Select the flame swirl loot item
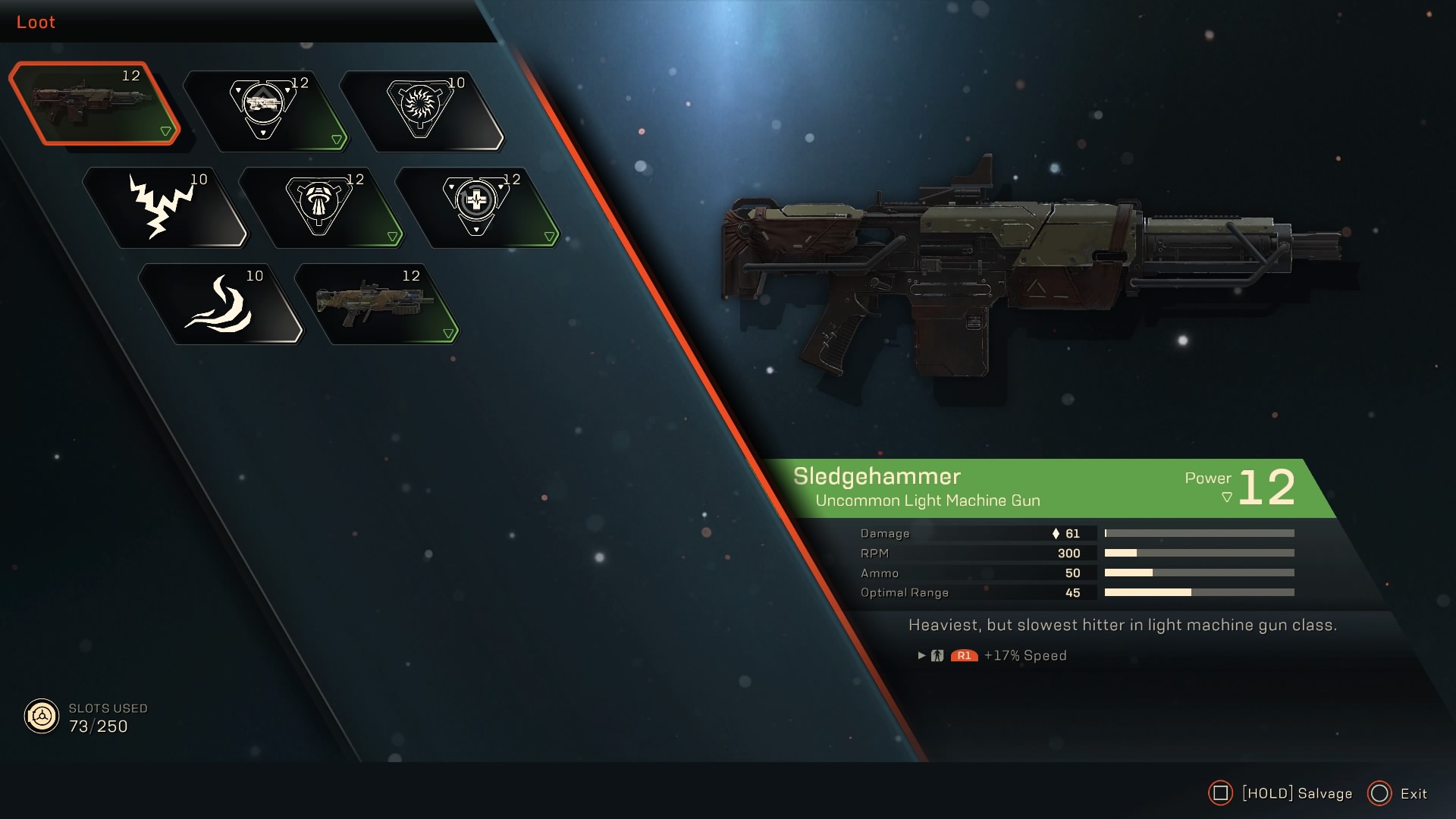This screenshot has height=819, width=1456. (220, 303)
